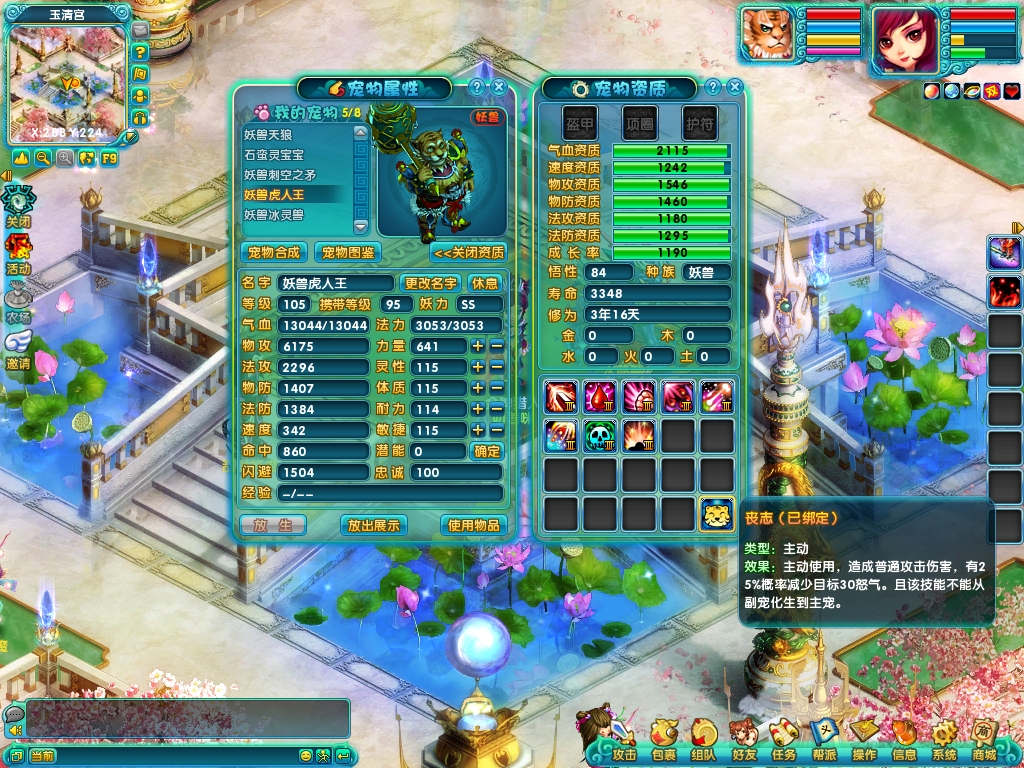The image size is (1024, 768).
Task: Release the pet with 放生 button
Action: pyautogui.click(x=272, y=525)
